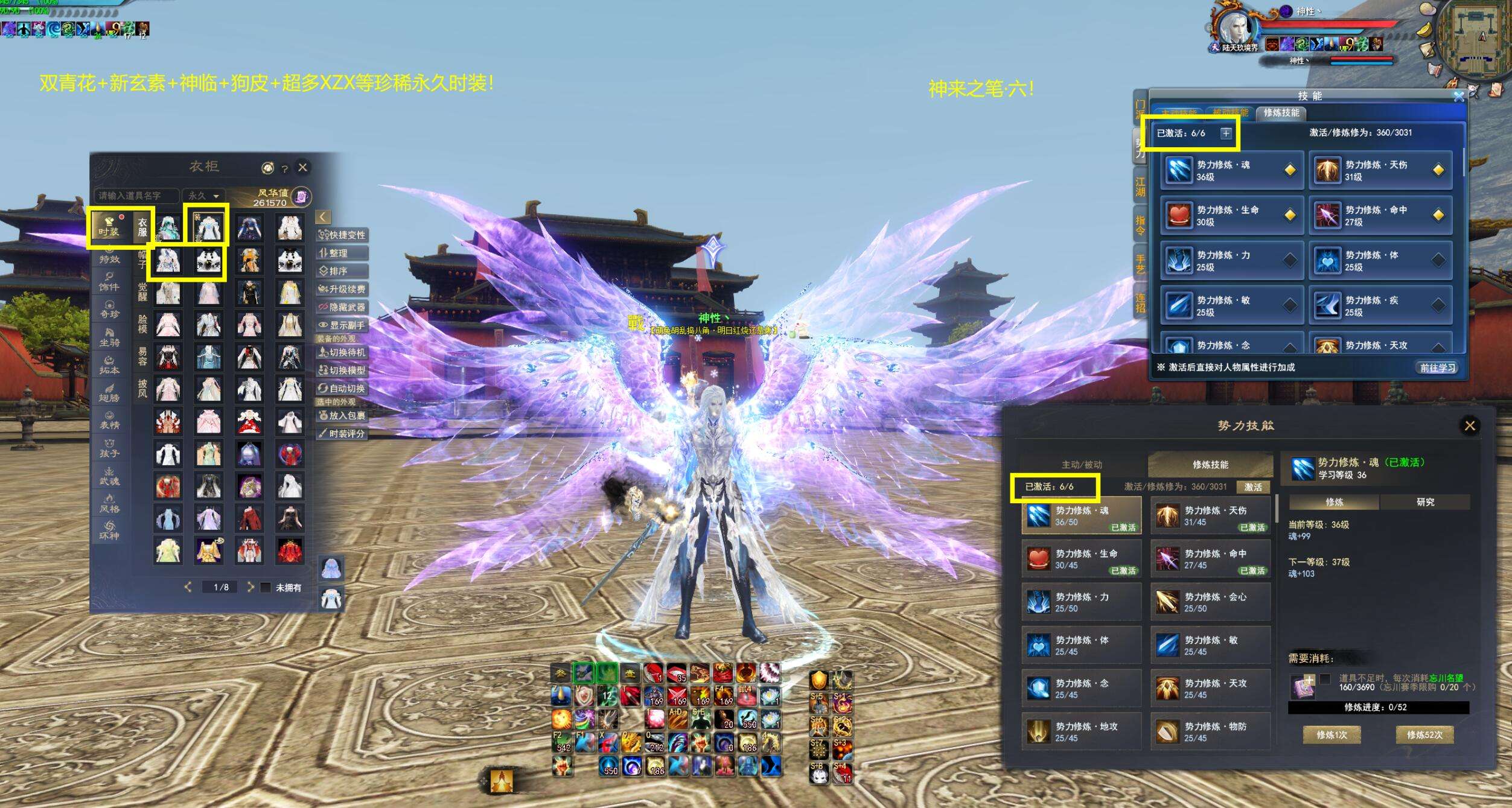This screenshot has width=1512, height=808.
Task: Close the 衣柜 wardrobe panel
Action: coord(303,167)
